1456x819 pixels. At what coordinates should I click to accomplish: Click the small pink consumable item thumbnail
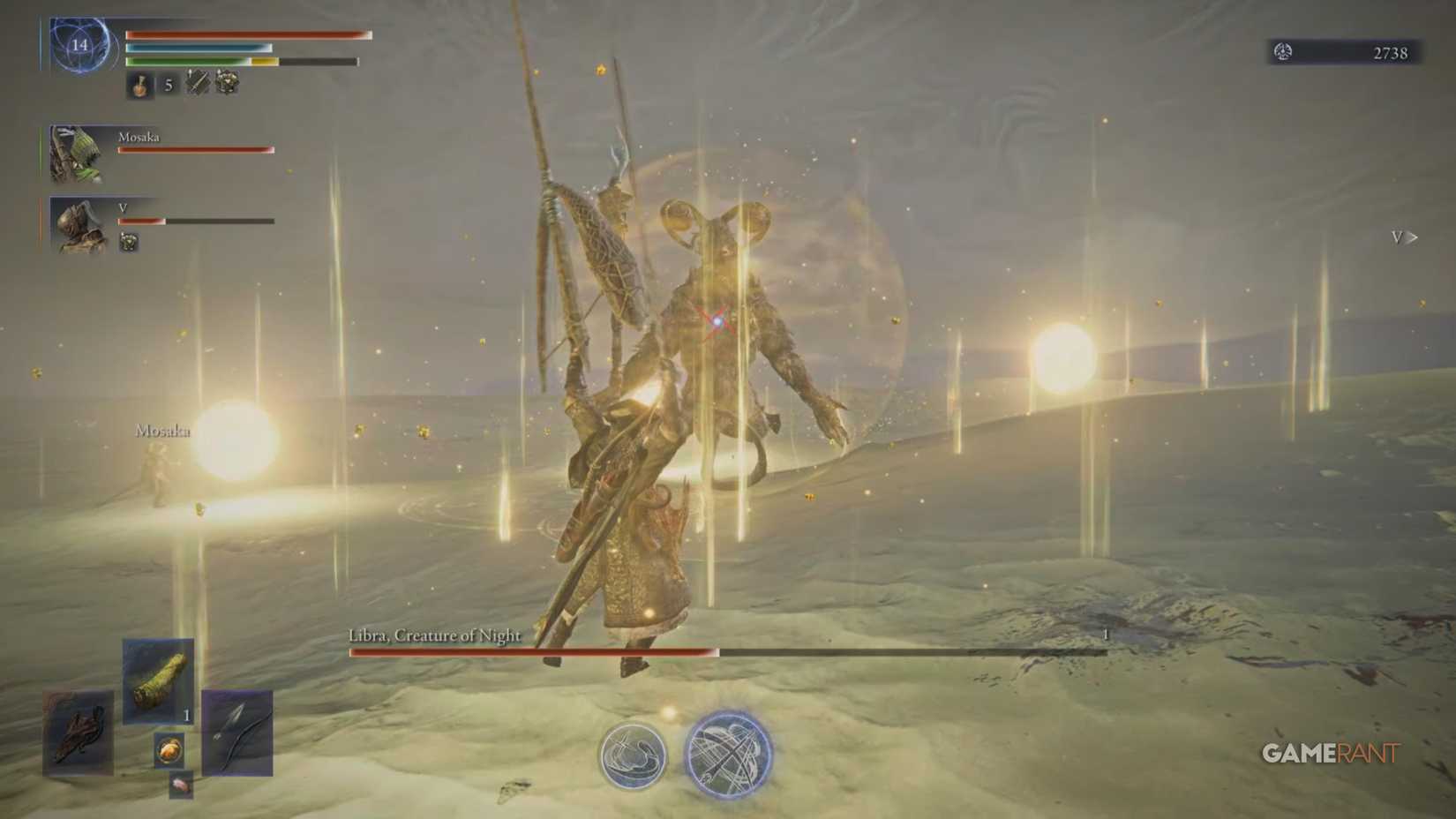click(182, 784)
